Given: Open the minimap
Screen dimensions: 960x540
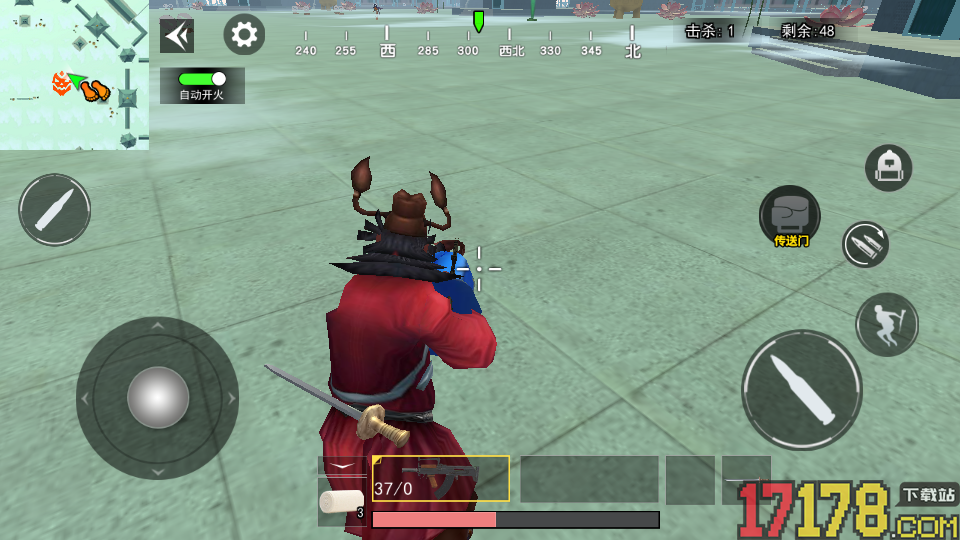Looking at the screenshot, I should pyautogui.click(x=74, y=75).
